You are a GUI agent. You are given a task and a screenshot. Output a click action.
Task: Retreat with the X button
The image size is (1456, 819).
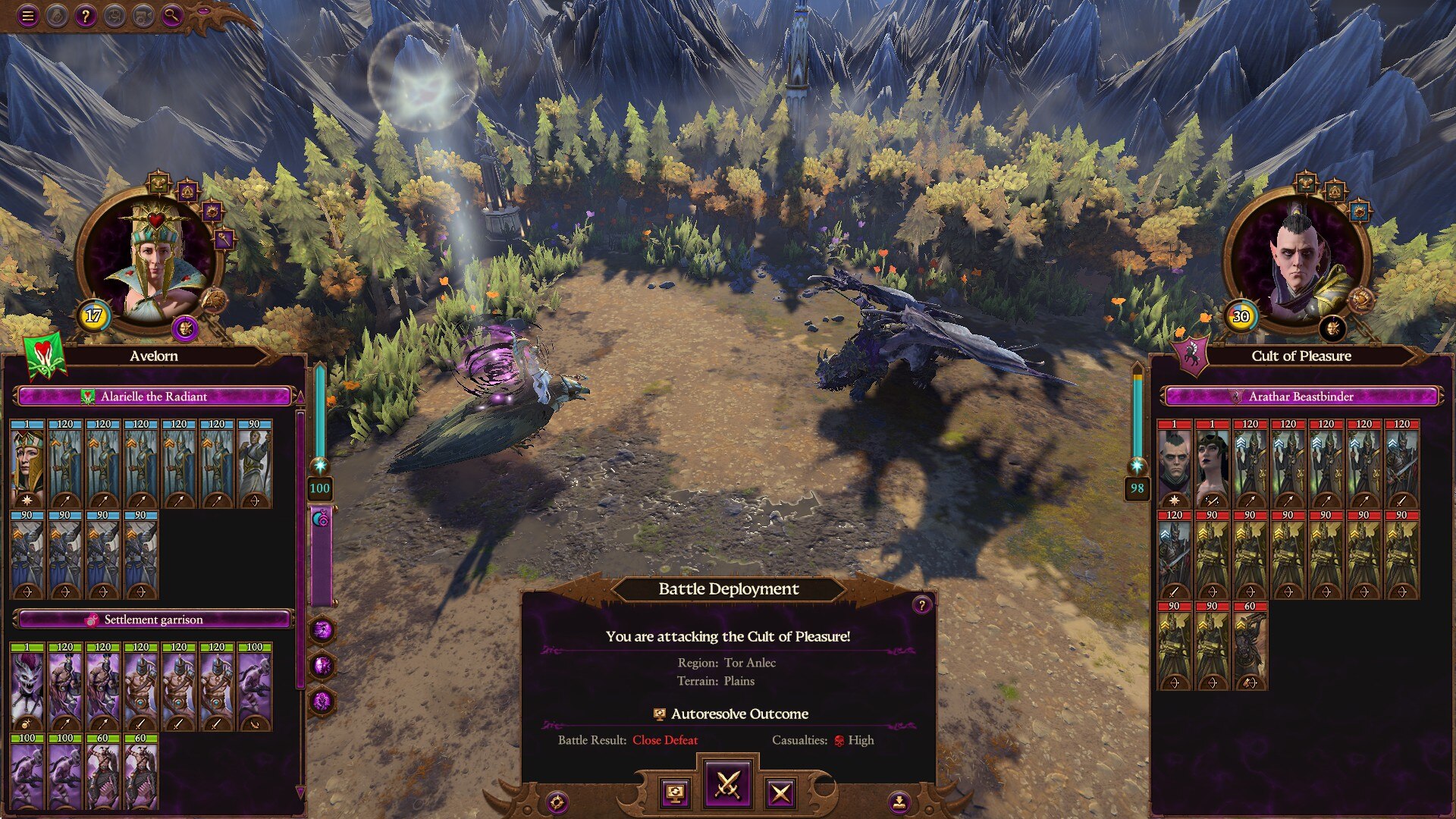coord(780,793)
